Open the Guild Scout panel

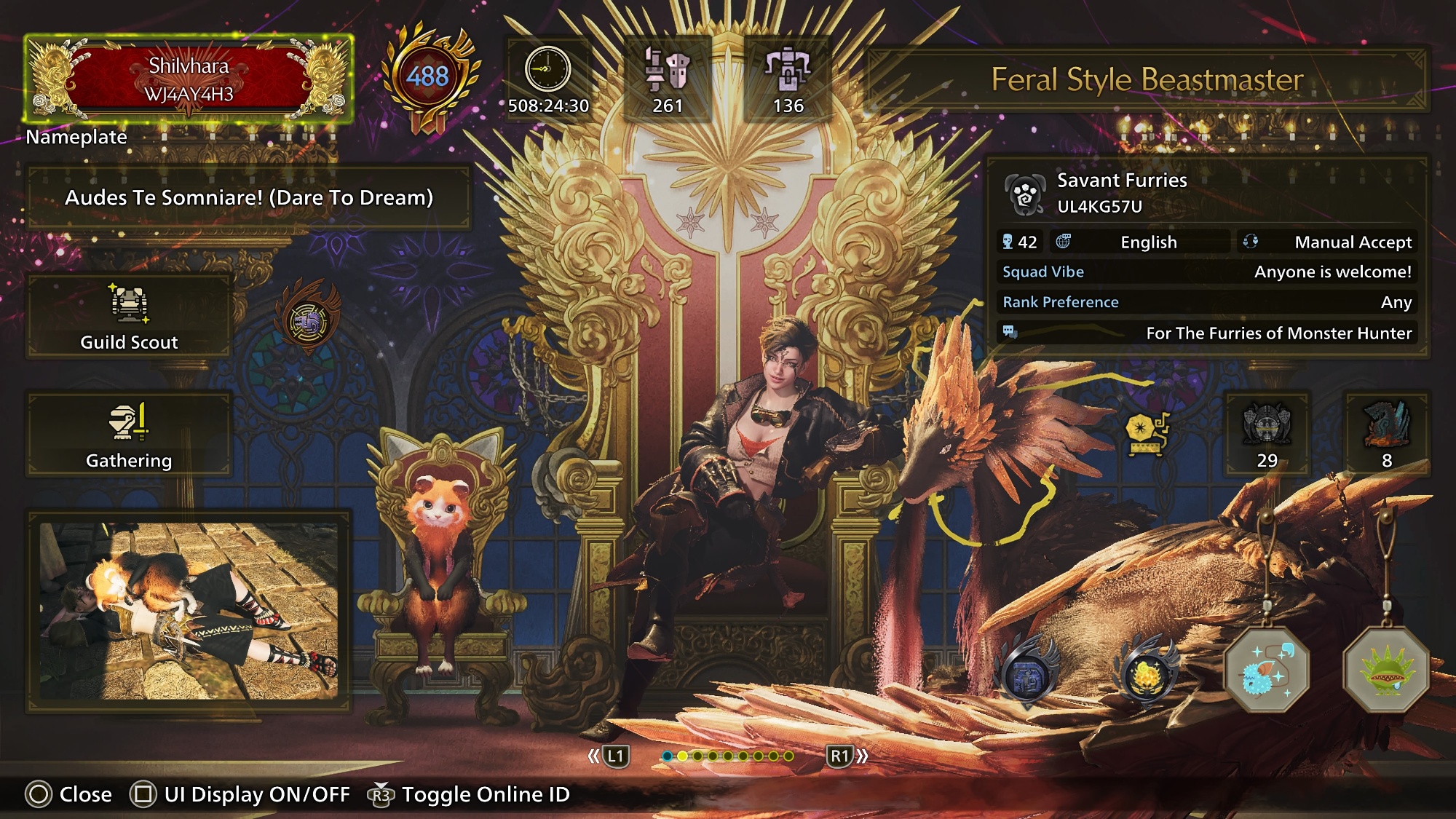pyautogui.click(x=129, y=317)
